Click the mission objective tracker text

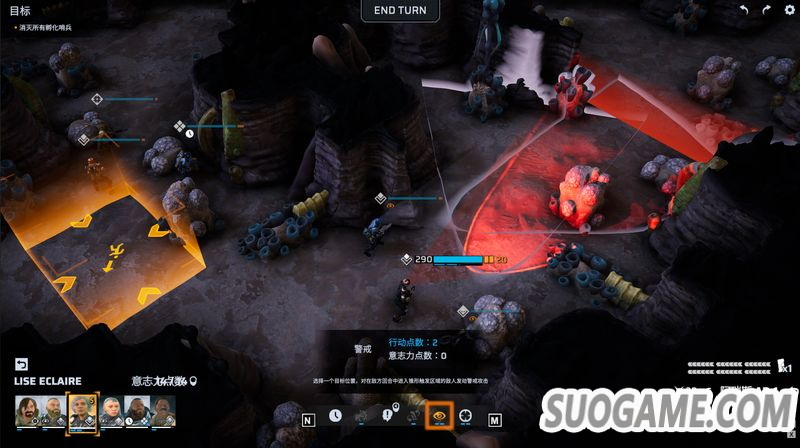tap(44, 27)
